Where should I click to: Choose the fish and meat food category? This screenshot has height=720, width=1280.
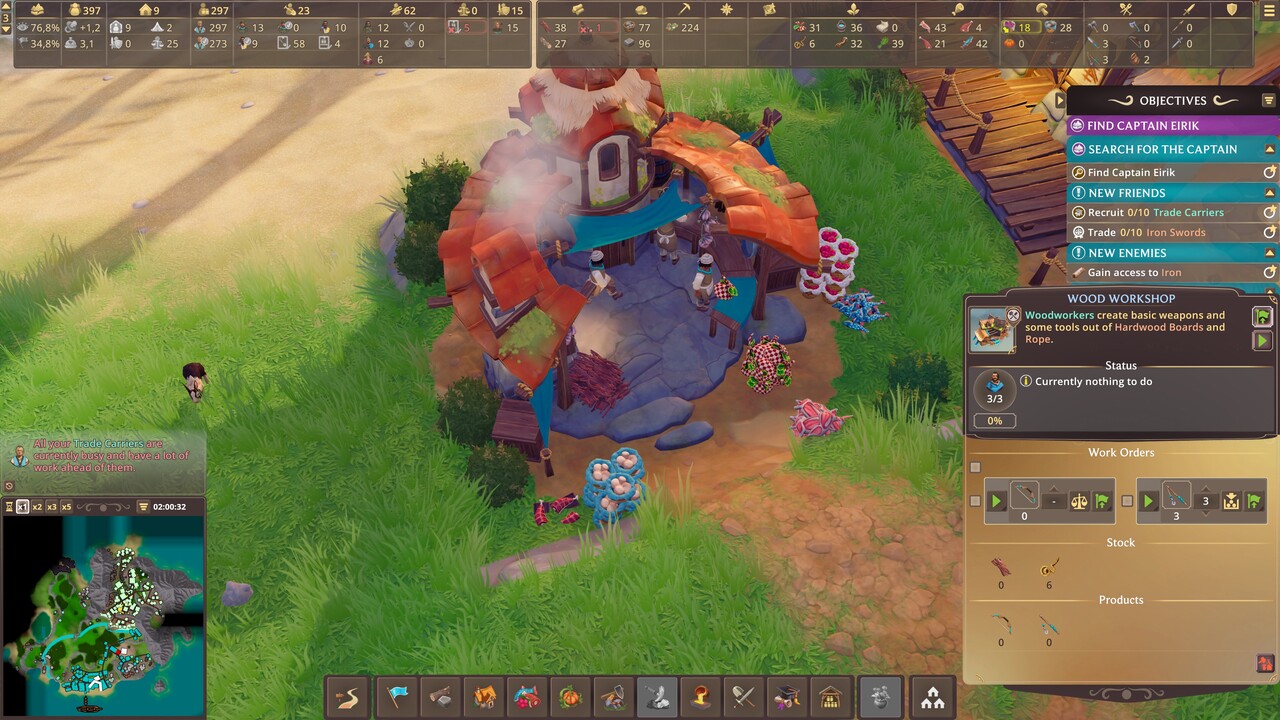click(526, 697)
